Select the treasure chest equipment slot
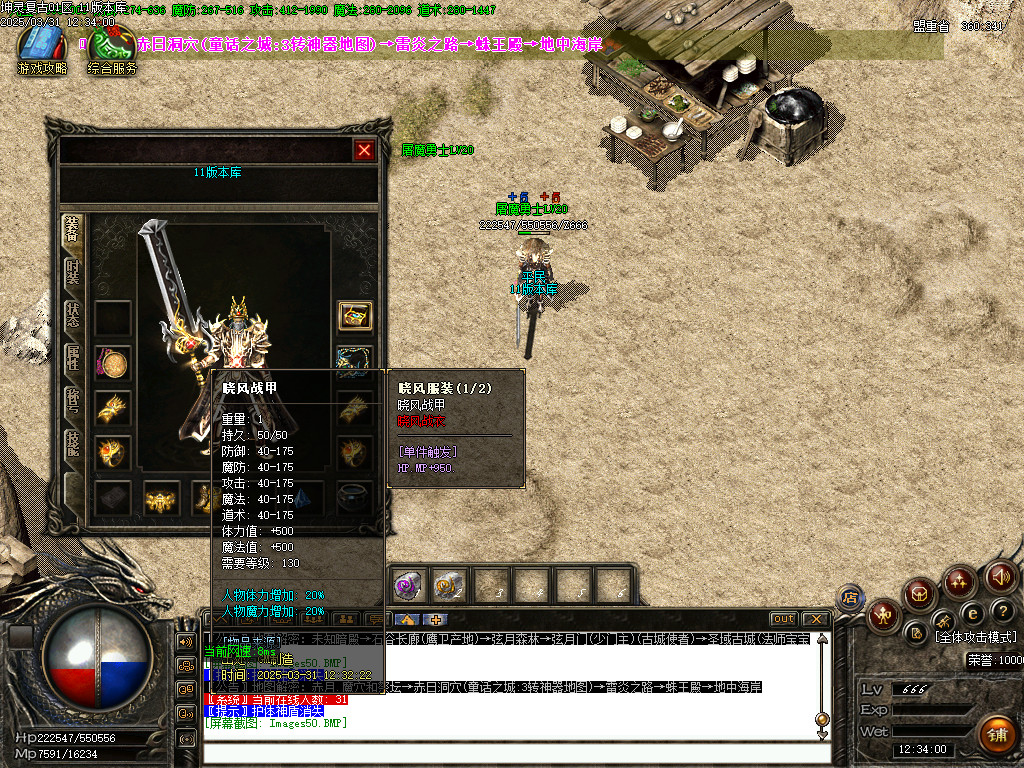Screen dimensions: 1024x768 354,316
